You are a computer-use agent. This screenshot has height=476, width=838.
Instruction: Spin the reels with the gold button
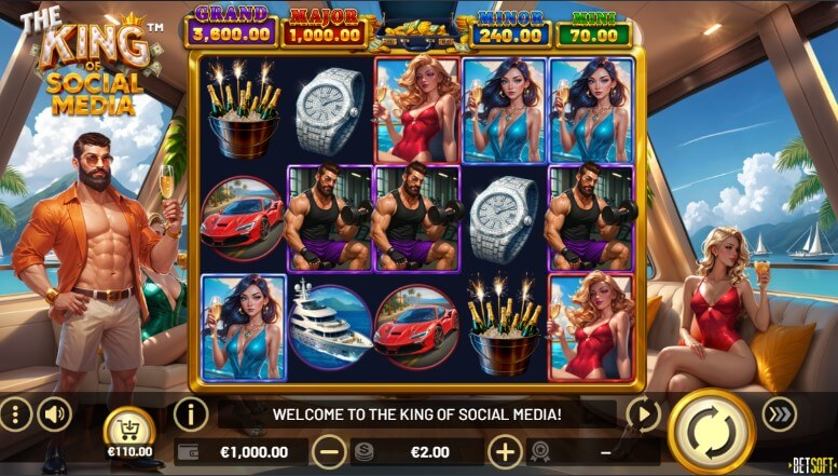click(x=711, y=431)
